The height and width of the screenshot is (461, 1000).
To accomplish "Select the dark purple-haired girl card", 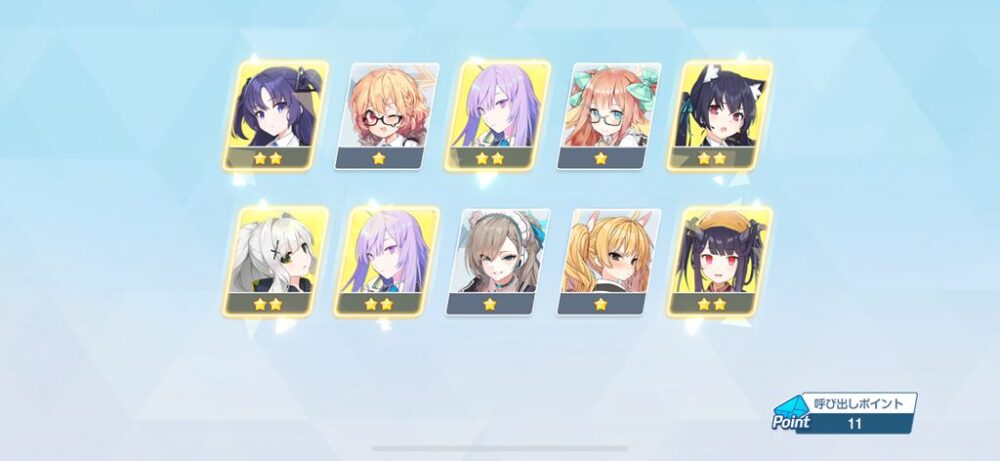I will coord(274,114).
